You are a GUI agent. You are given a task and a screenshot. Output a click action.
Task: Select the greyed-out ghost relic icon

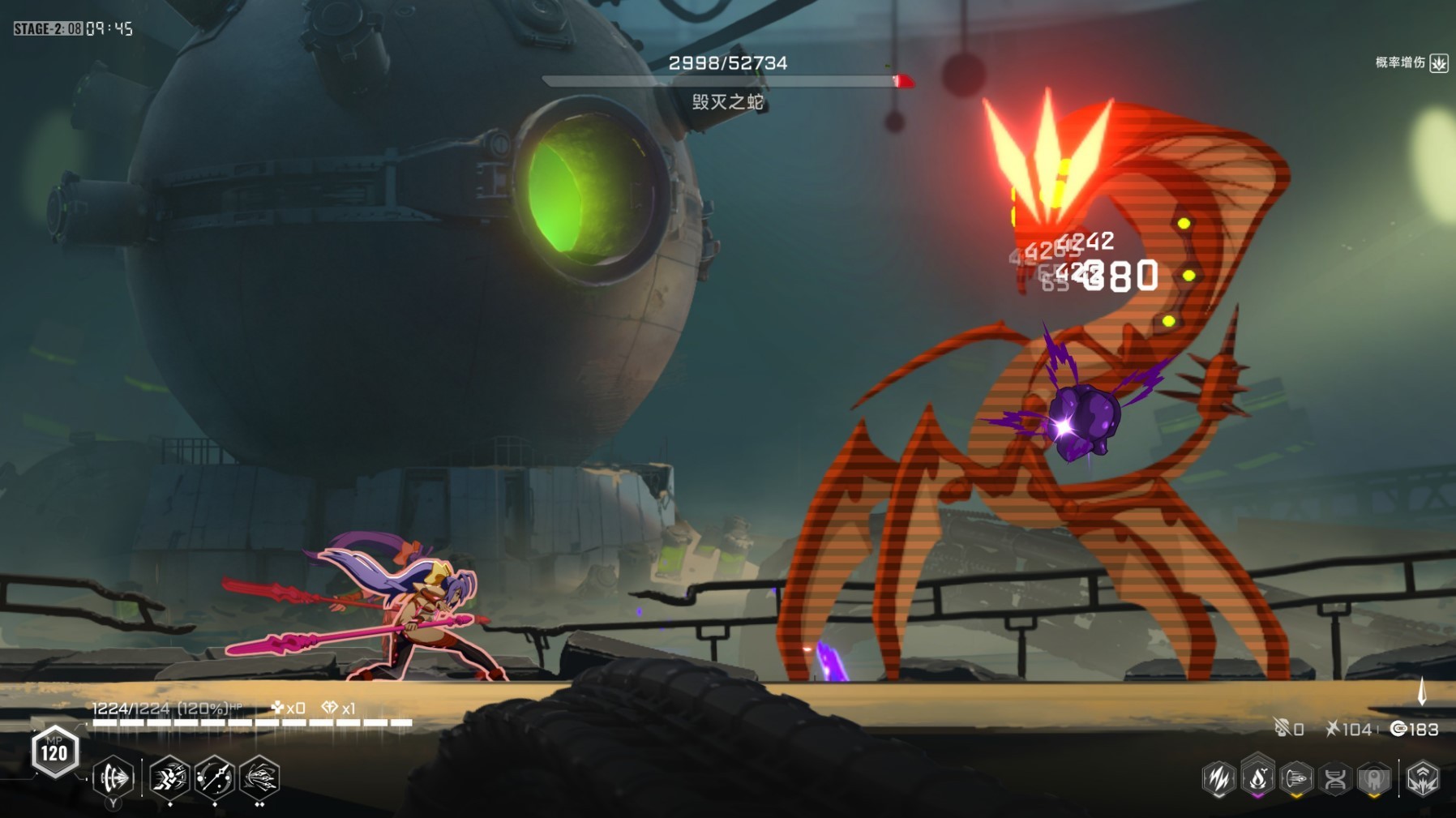(1374, 779)
